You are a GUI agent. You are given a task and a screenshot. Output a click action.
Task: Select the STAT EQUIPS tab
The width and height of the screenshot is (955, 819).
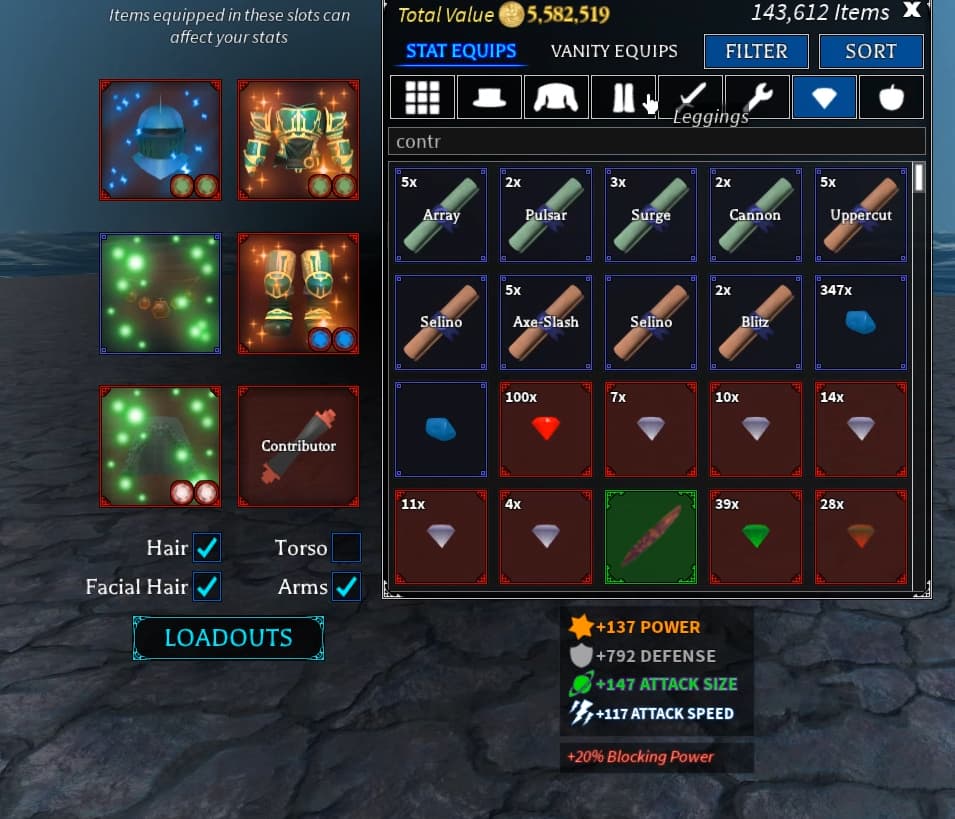pos(461,51)
